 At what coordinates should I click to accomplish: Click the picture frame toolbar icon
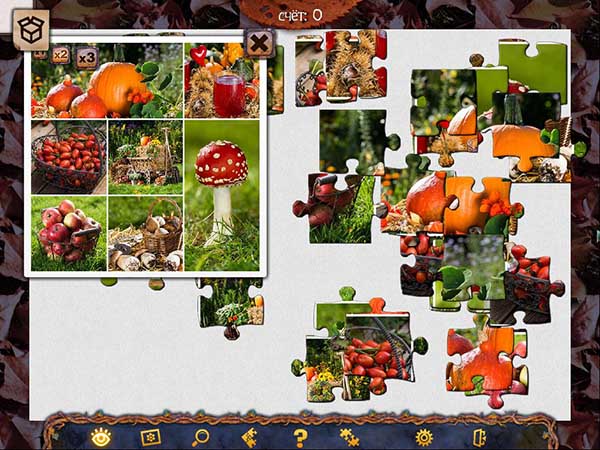tap(151, 436)
